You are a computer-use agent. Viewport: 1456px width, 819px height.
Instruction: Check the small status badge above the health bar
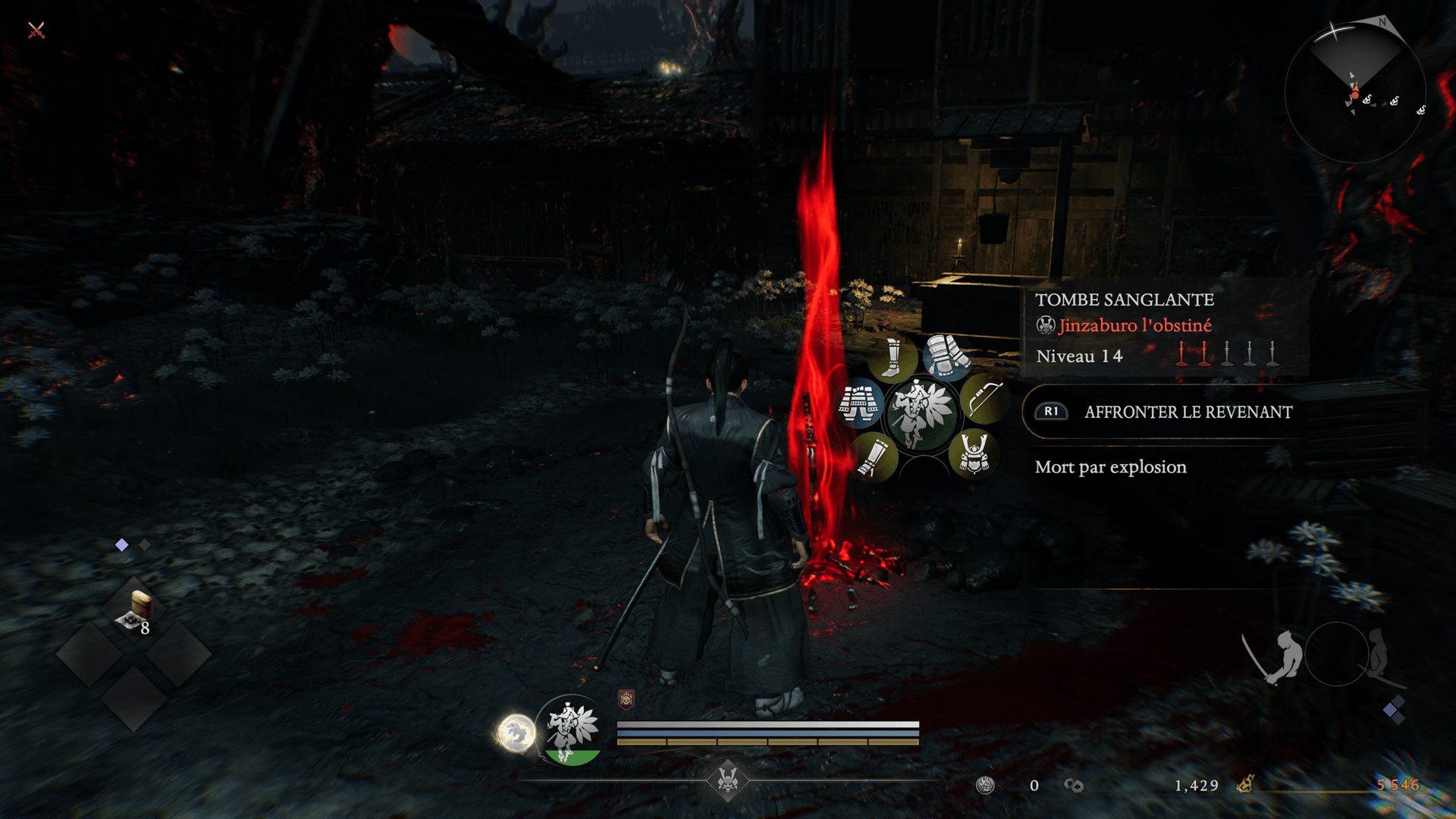(x=626, y=699)
